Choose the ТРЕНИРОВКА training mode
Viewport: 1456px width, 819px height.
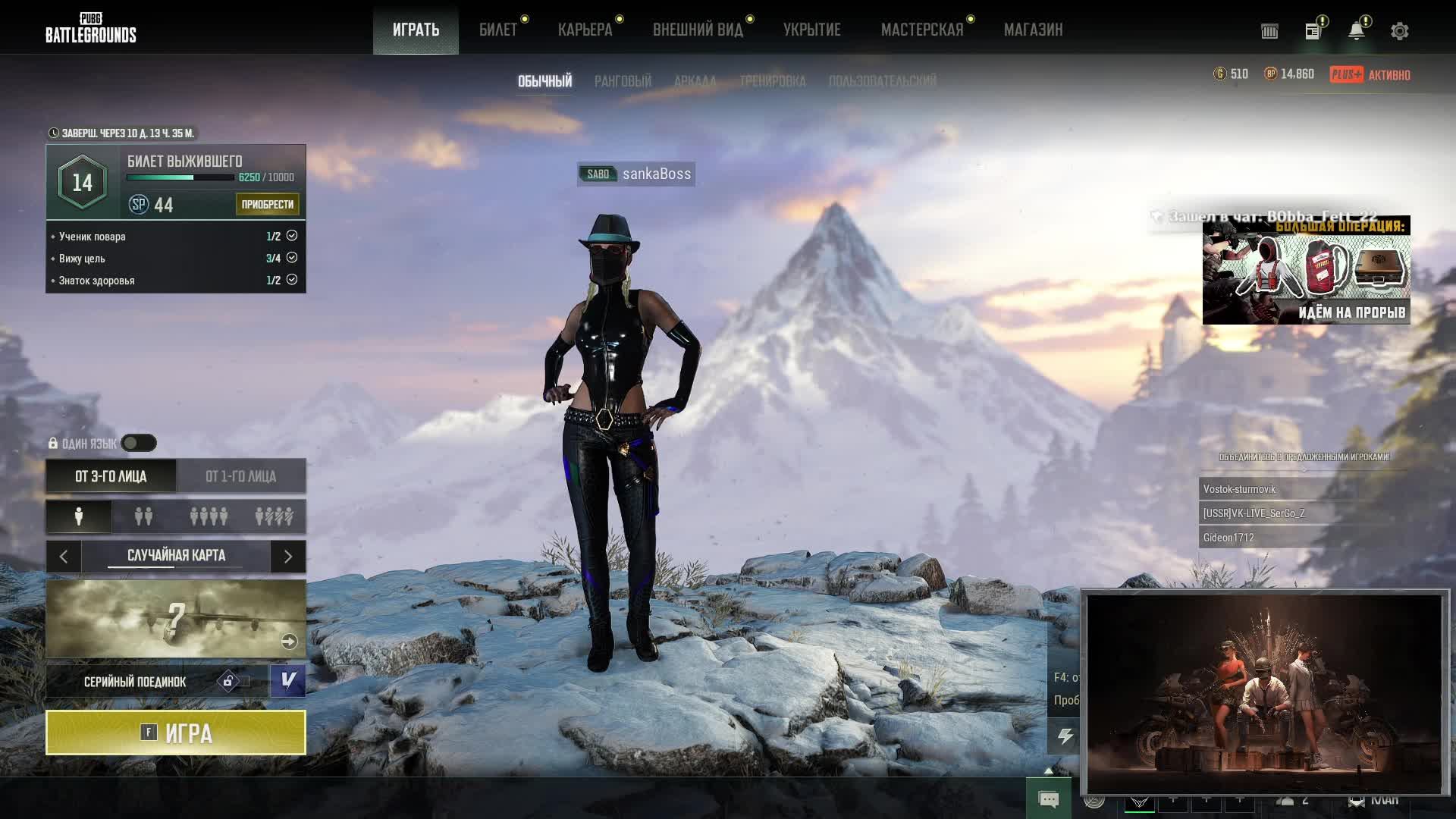[772, 81]
